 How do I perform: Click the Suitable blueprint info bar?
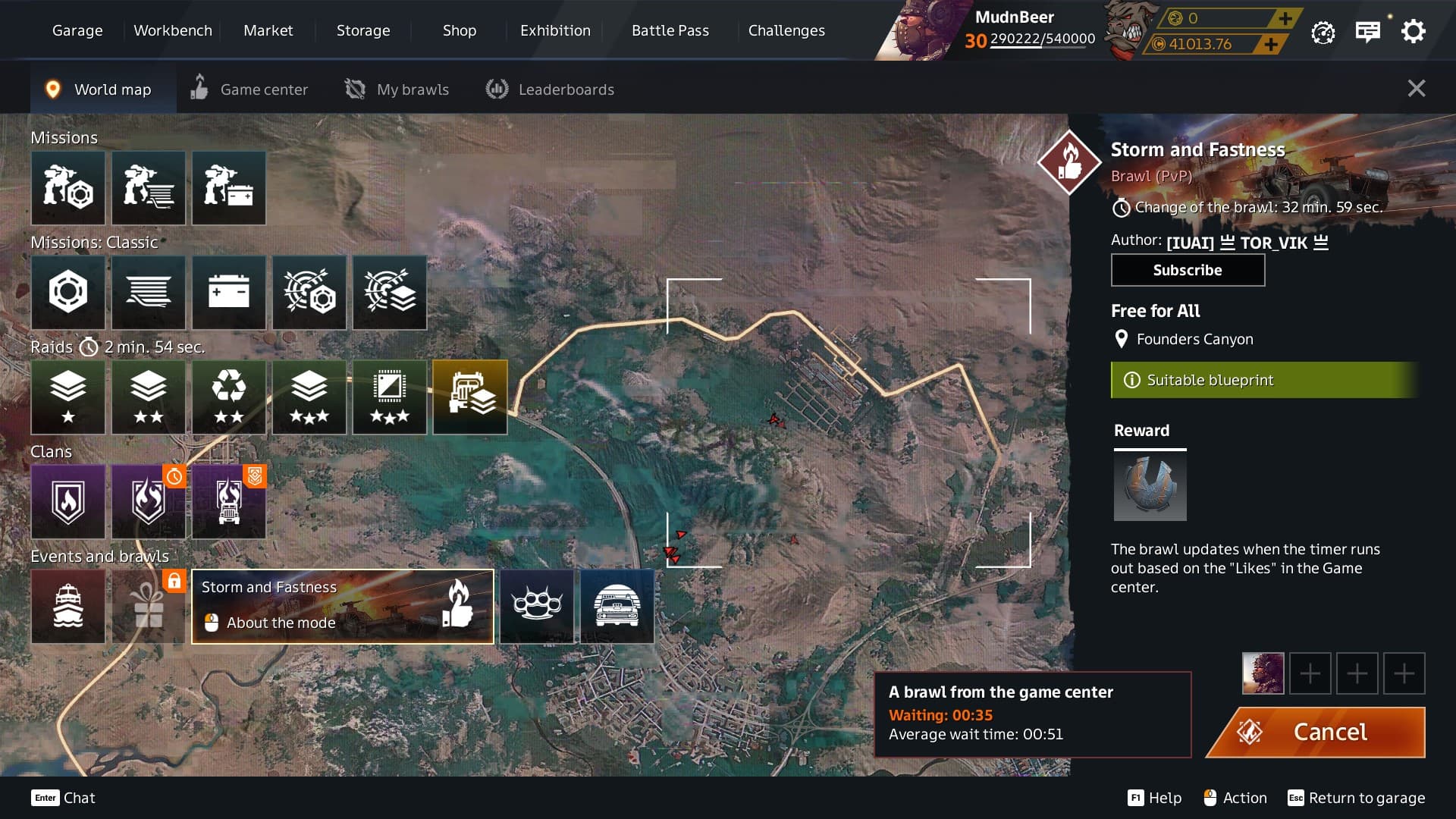[x=1263, y=380]
